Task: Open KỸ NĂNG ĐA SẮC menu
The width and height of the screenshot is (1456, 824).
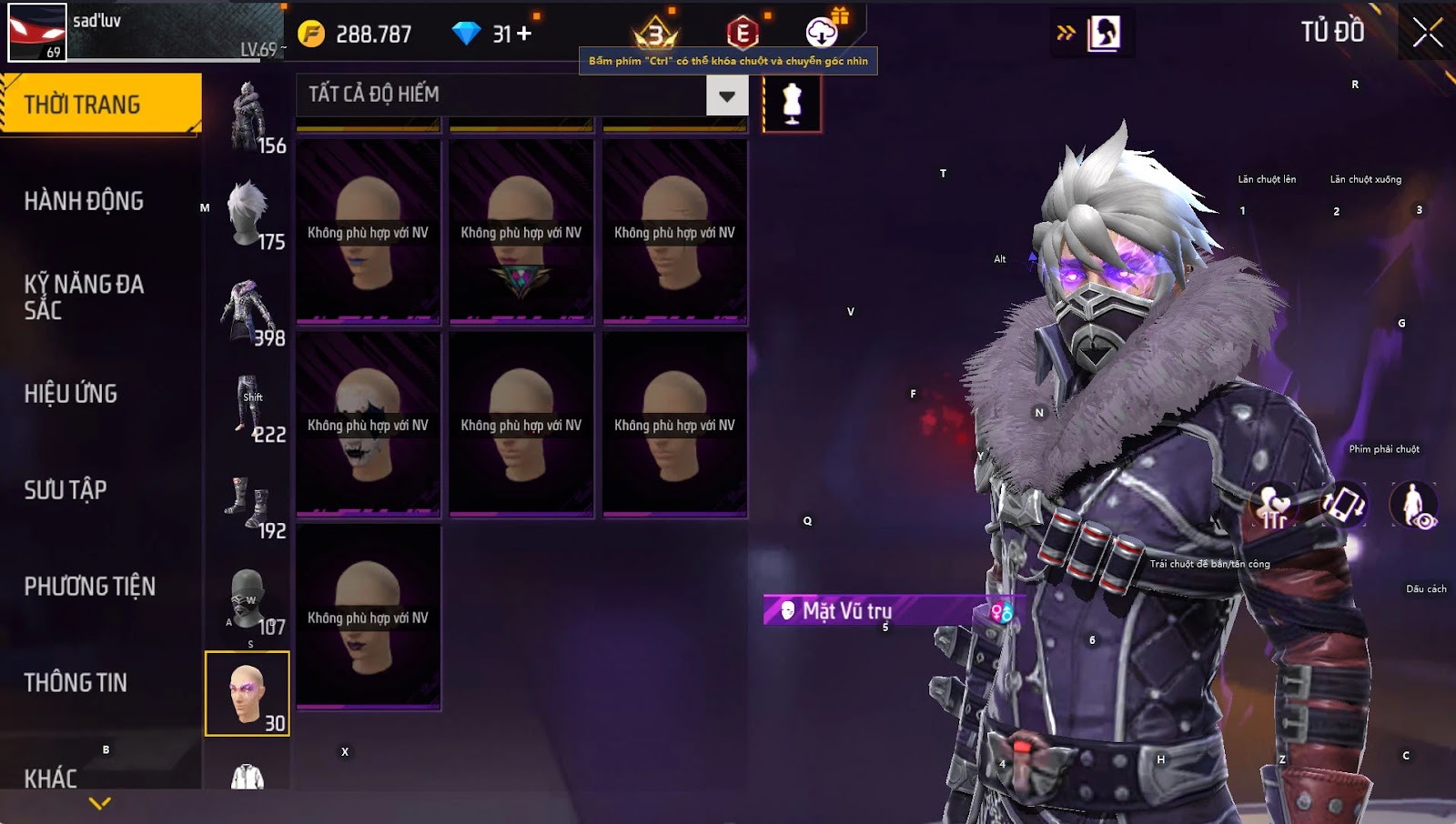Action: 84,296
